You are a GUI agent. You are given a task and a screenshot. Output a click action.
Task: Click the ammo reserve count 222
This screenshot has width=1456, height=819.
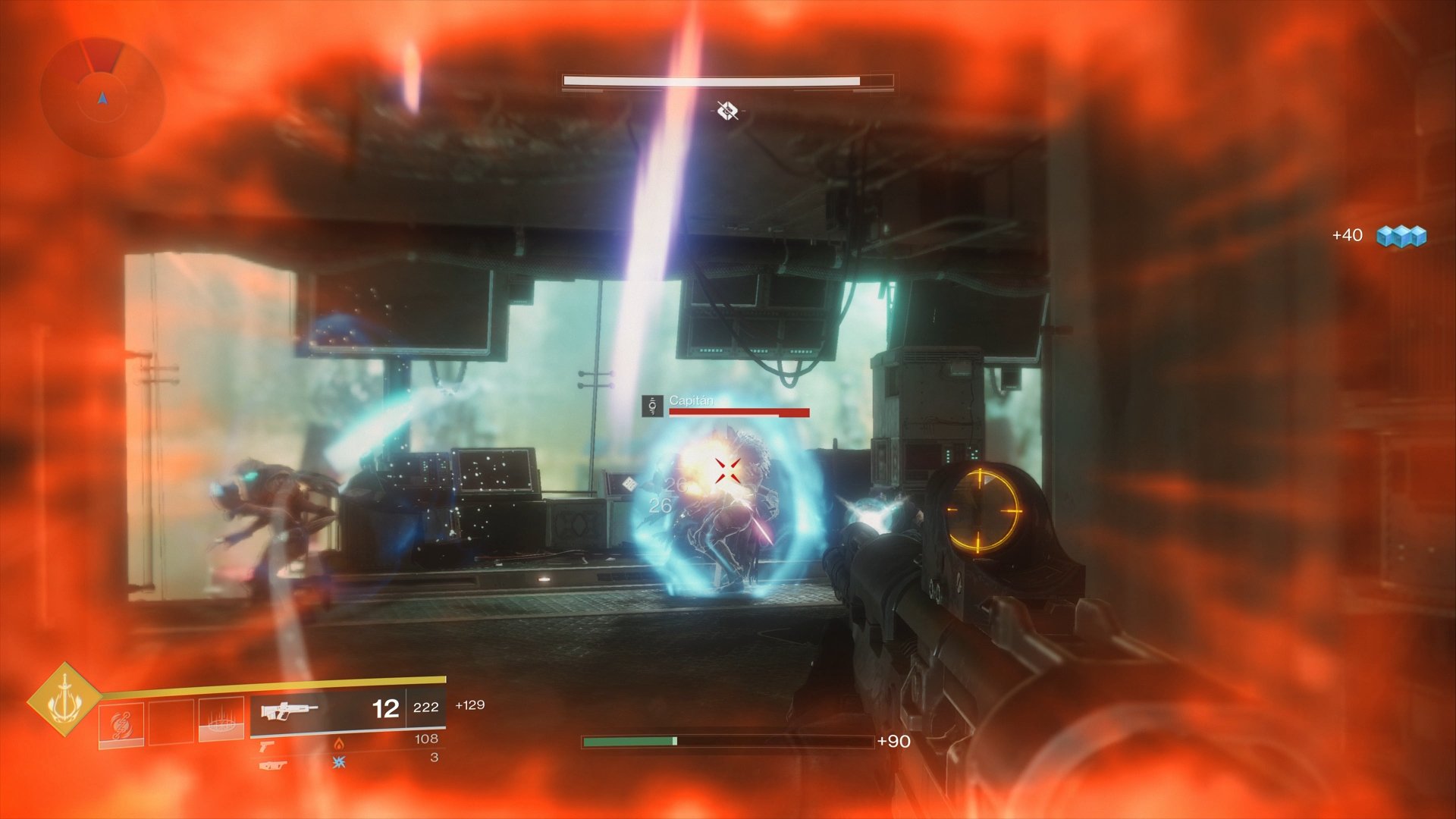pos(426,708)
